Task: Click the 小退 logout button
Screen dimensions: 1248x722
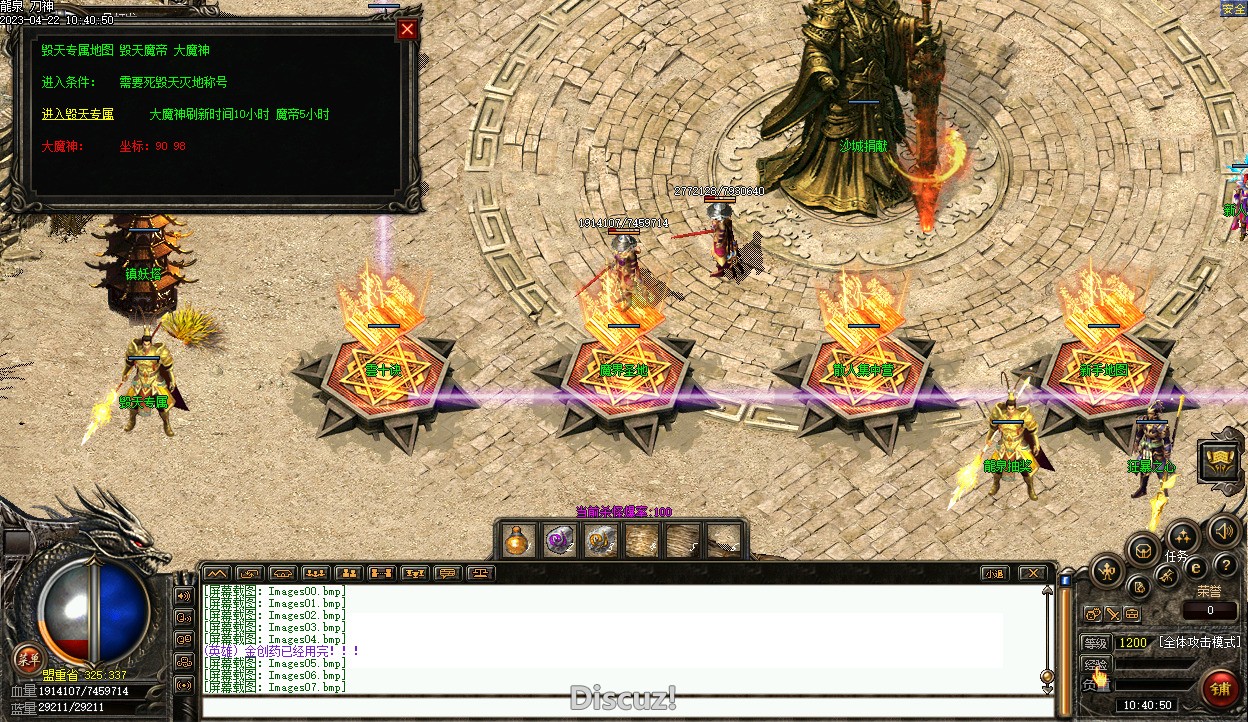Action: coord(994,573)
